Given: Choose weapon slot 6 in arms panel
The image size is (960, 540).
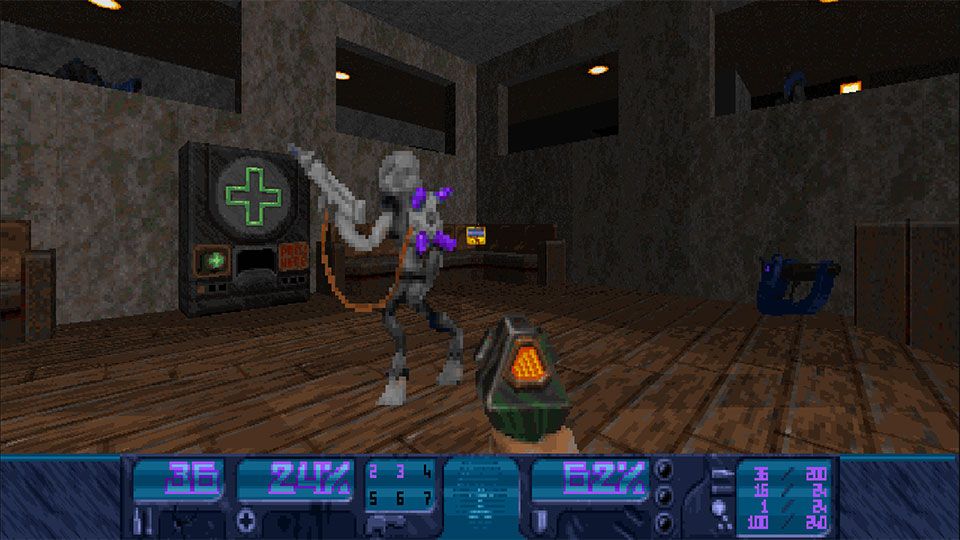Looking at the screenshot, I should (x=400, y=496).
